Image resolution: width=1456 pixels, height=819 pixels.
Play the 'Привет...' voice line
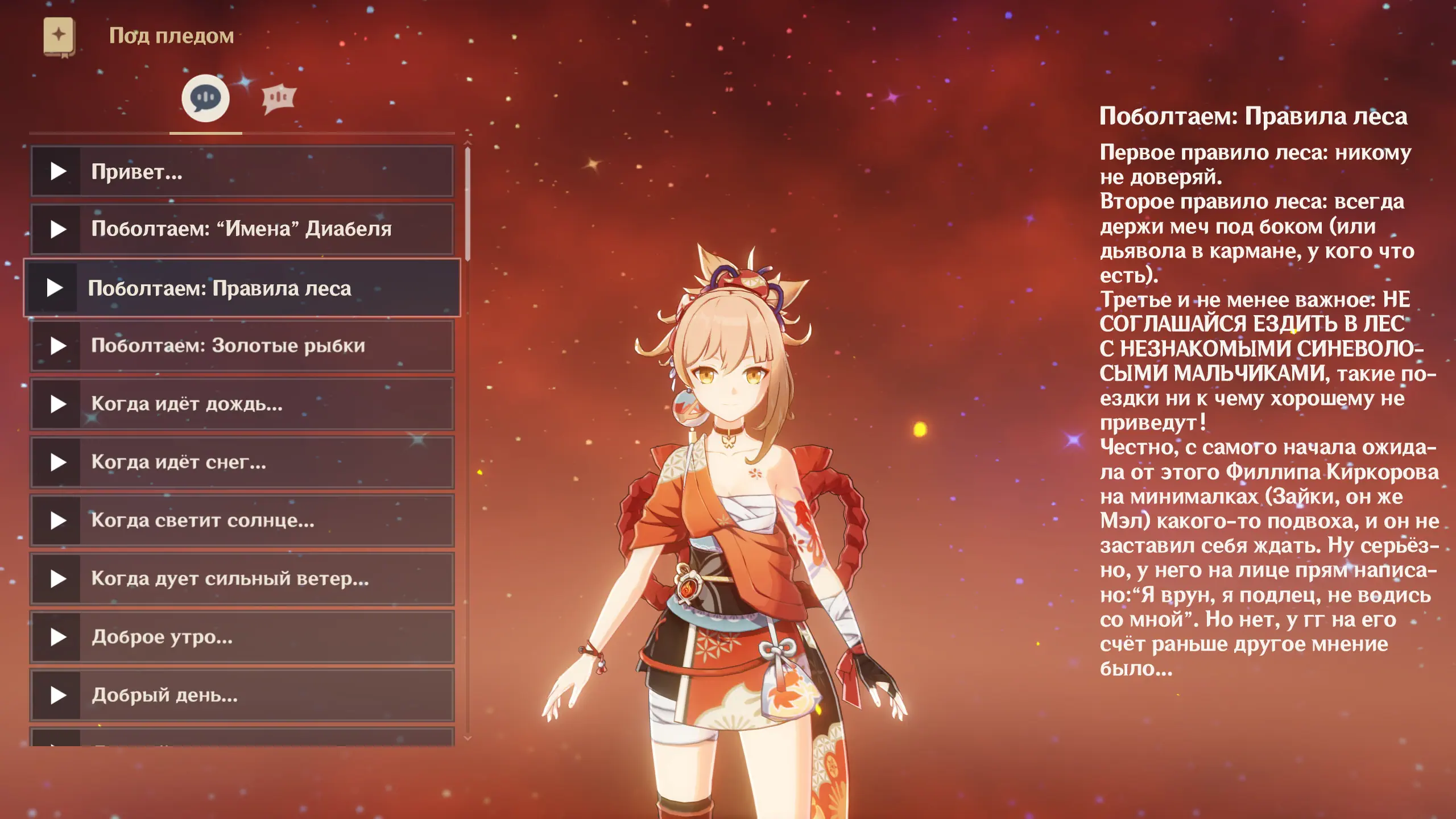point(242,171)
